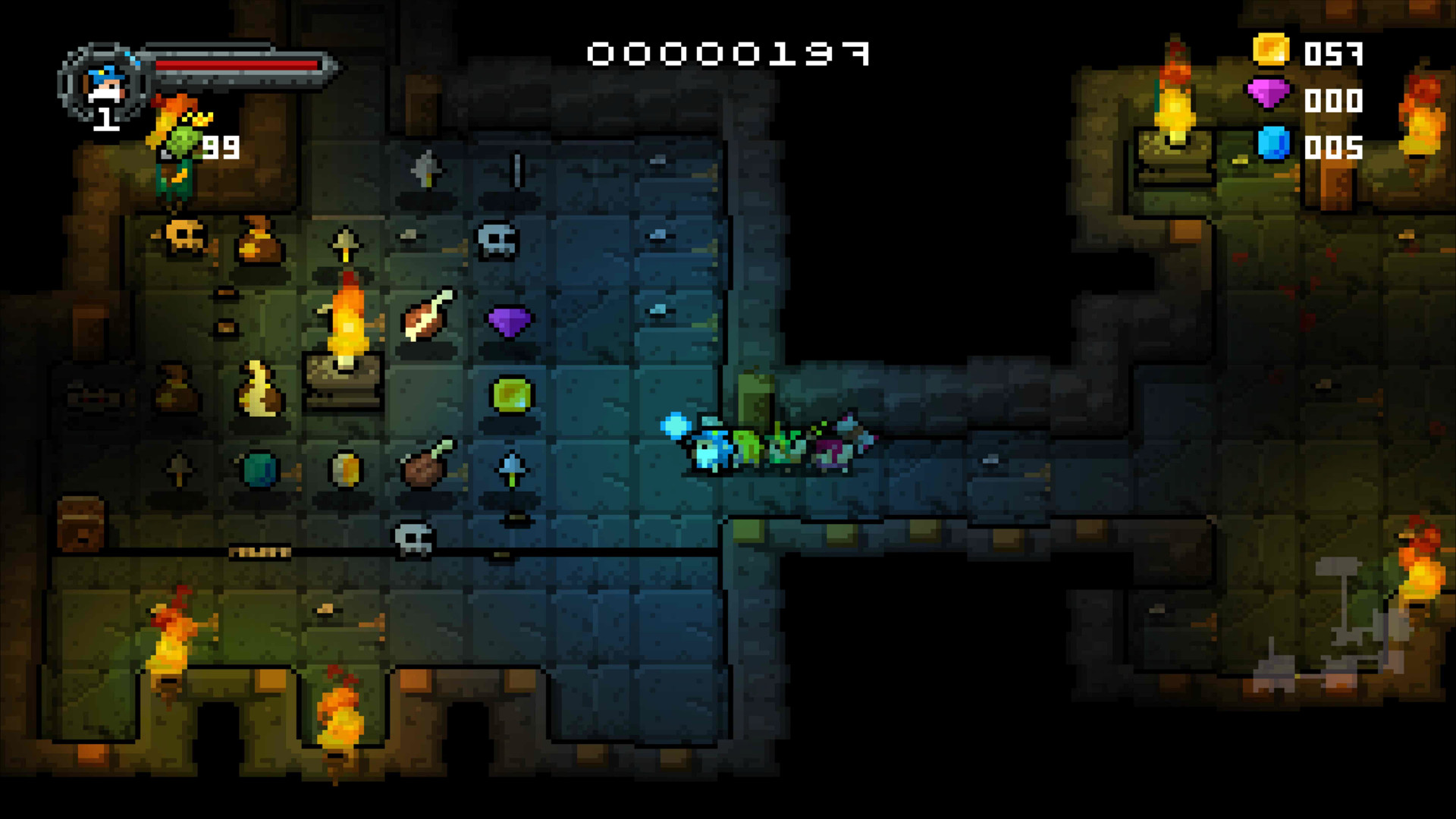Click the blue crystal skull on the floor
Screen dimensions: 1456x819
(x=497, y=241)
